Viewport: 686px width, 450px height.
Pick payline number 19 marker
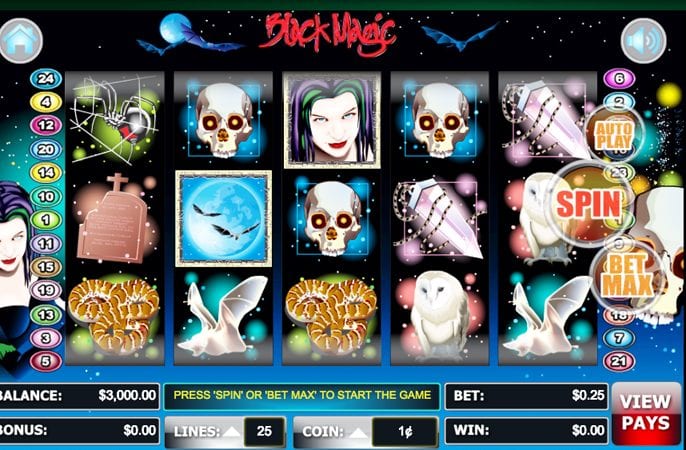click(x=45, y=290)
